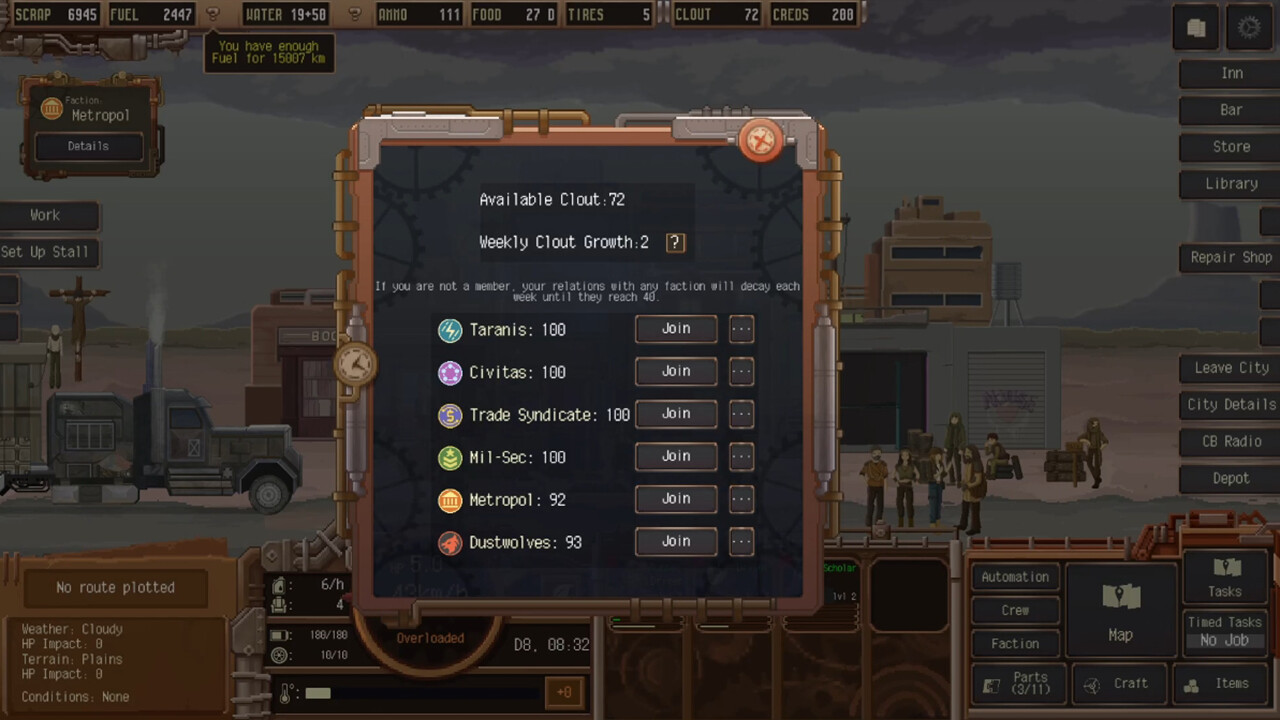
Task: Close the faction clout window
Action: pyautogui.click(x=760, y=140)
